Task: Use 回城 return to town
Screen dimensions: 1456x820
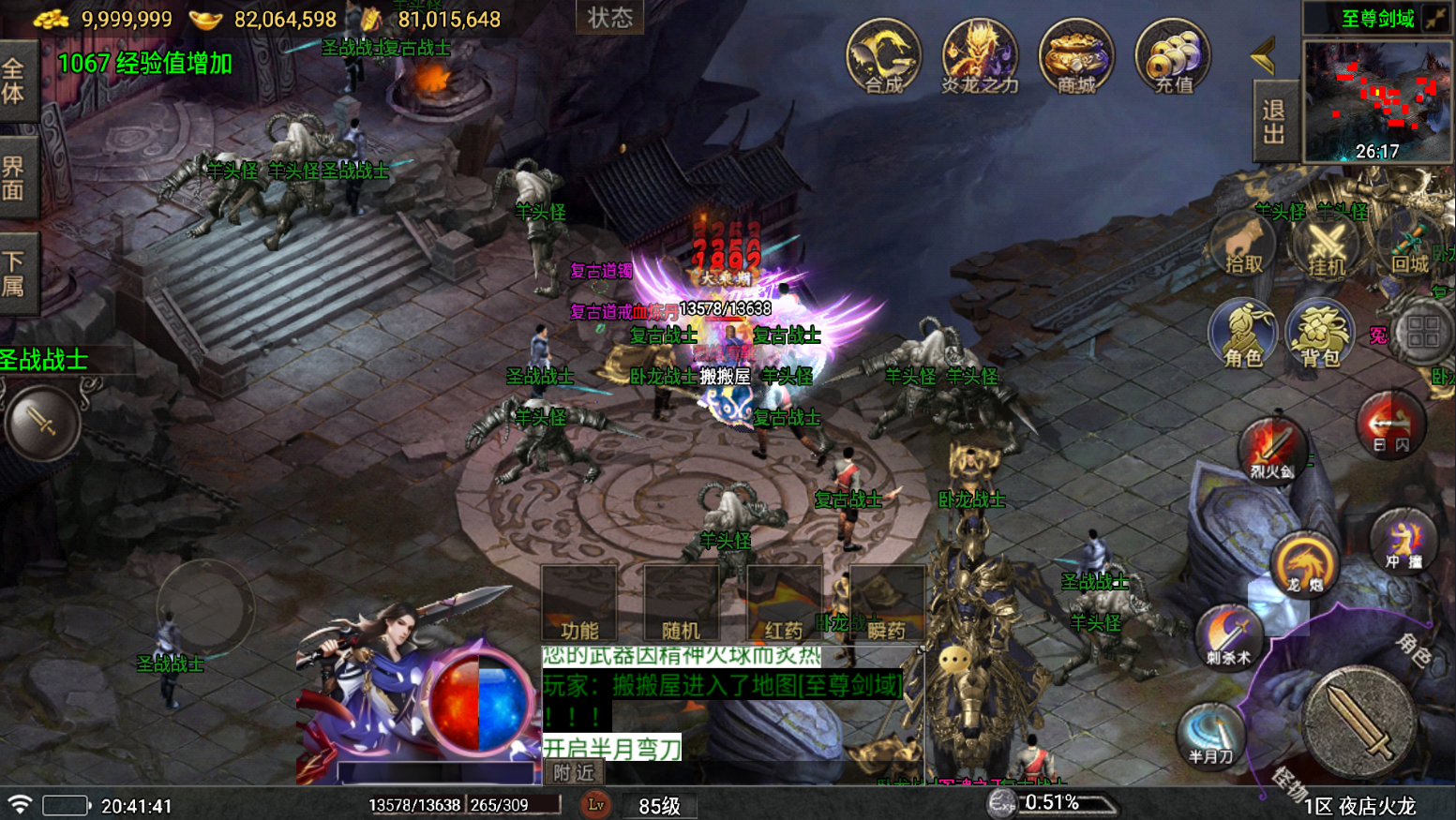Action: coord(1409,246)
